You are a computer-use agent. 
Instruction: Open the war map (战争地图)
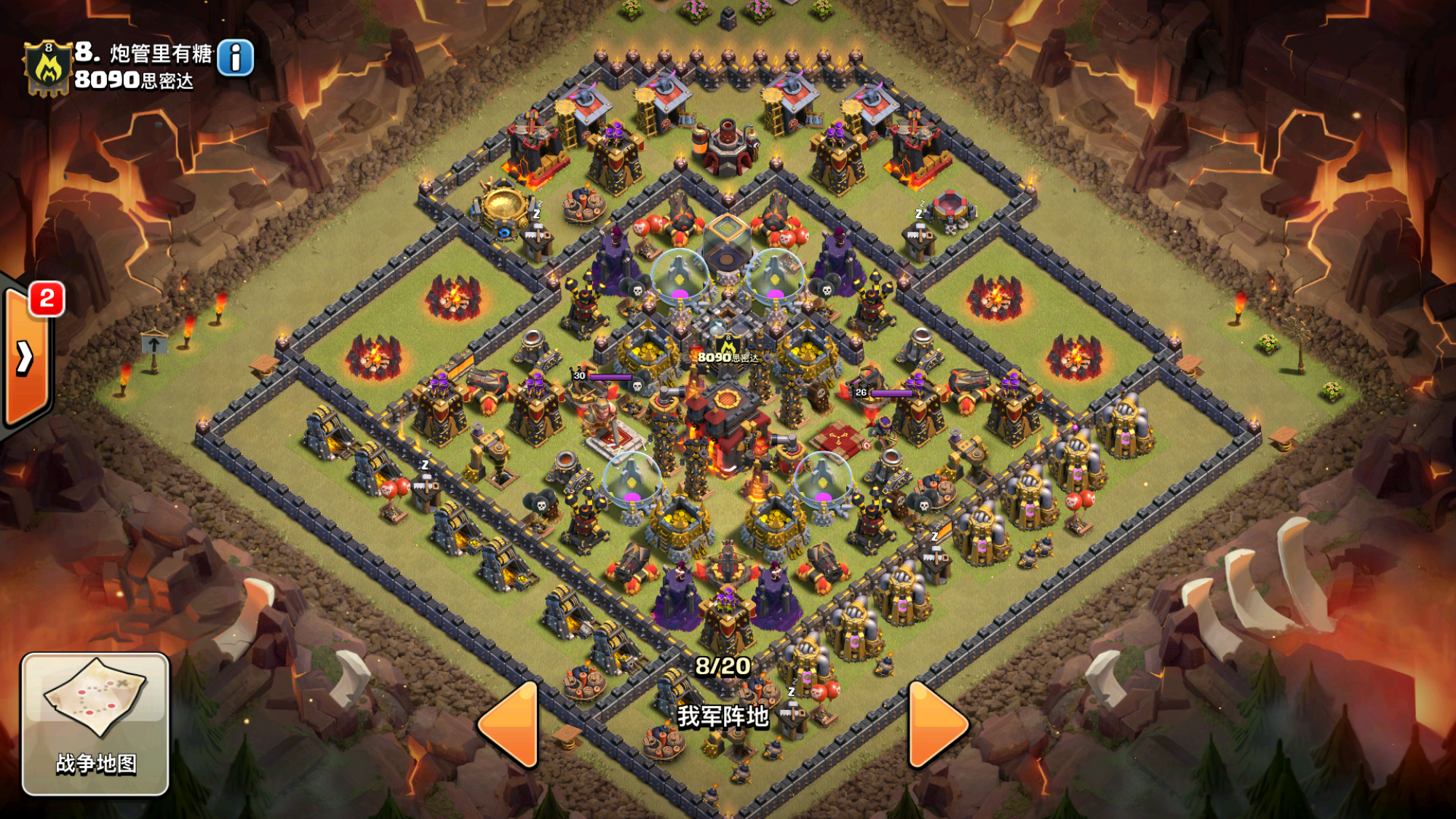point(95,723)
